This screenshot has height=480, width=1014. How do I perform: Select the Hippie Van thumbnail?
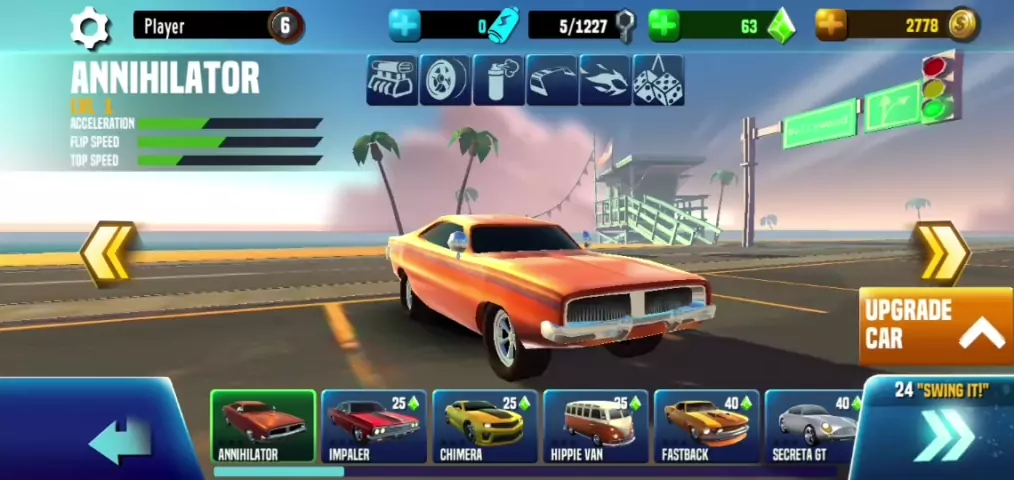[596, 426]
